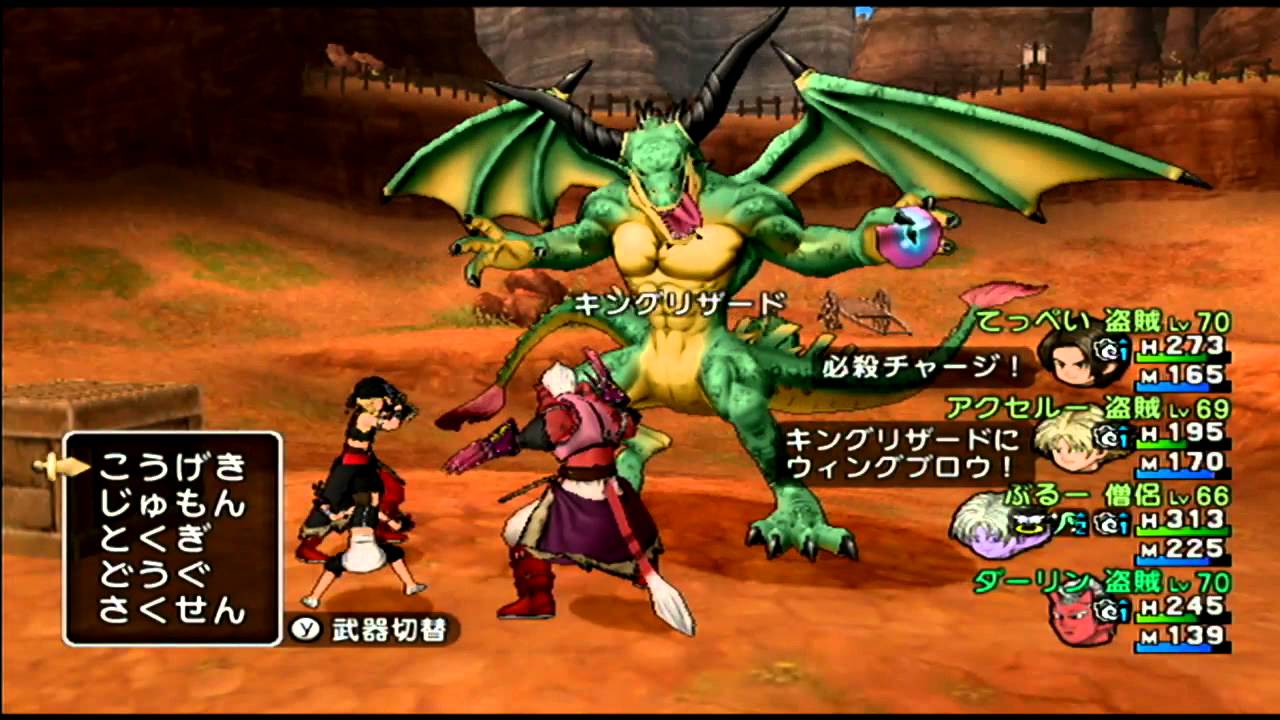Click the 必殺チャージ! battle log message

918,365
